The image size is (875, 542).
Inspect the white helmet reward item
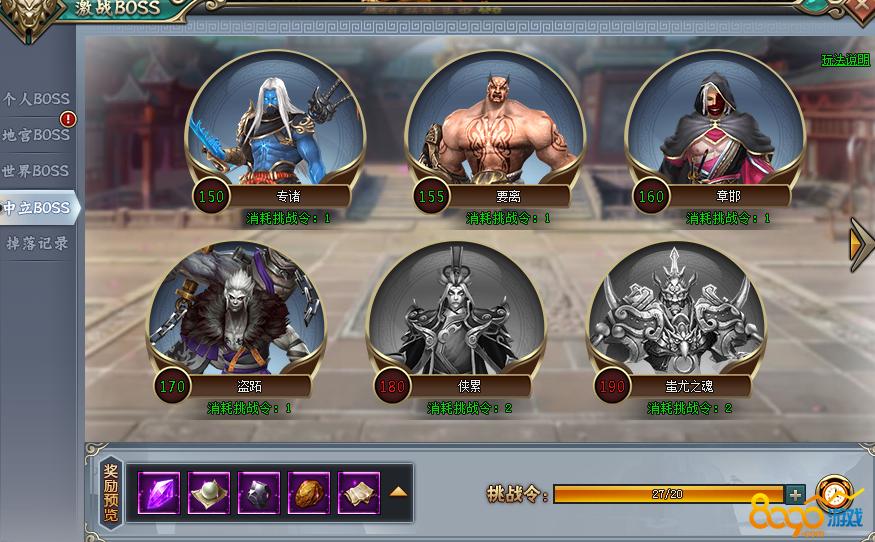coord(209,492)
